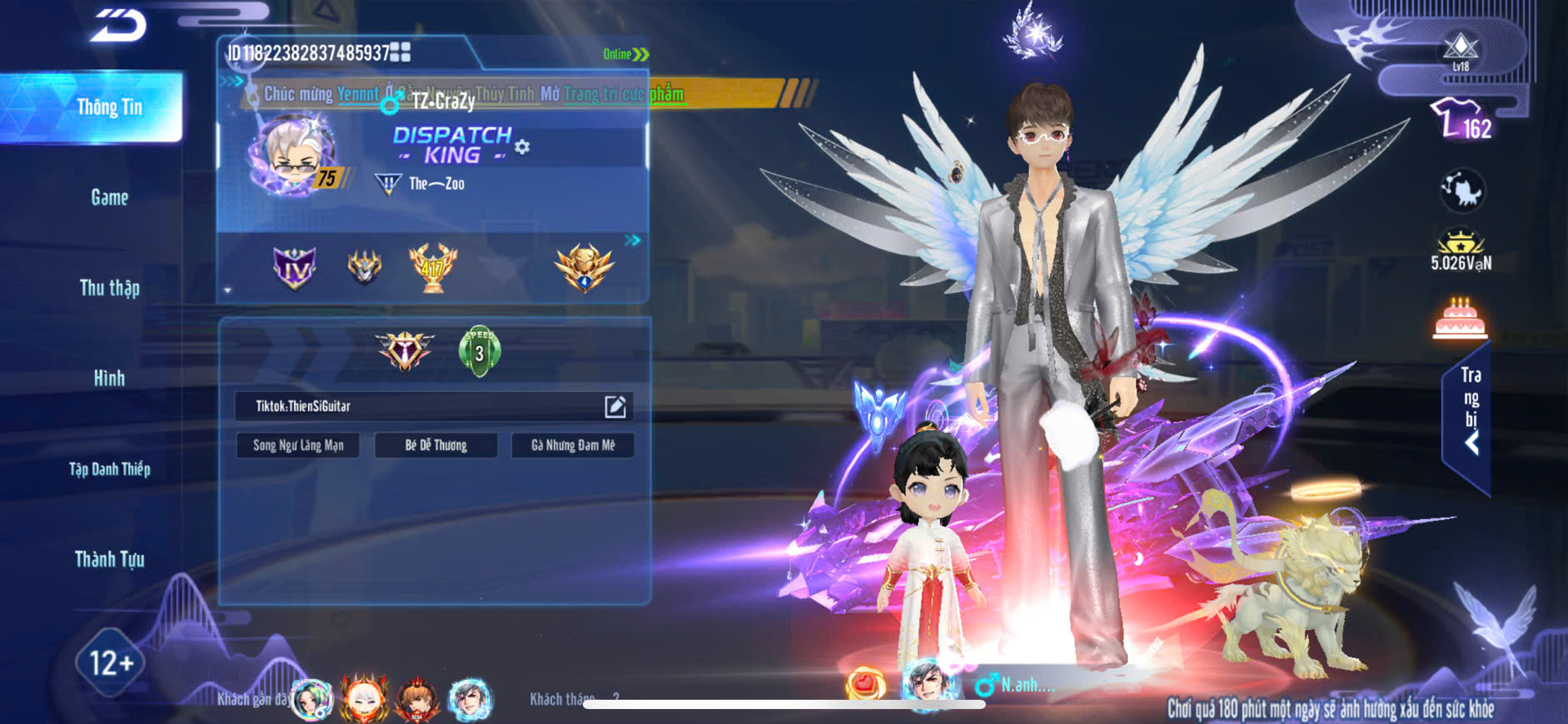The width and height of the screenshot is (1568, 724).
Task: Click the 417 gold trophy badge
Action: point(432,267)
